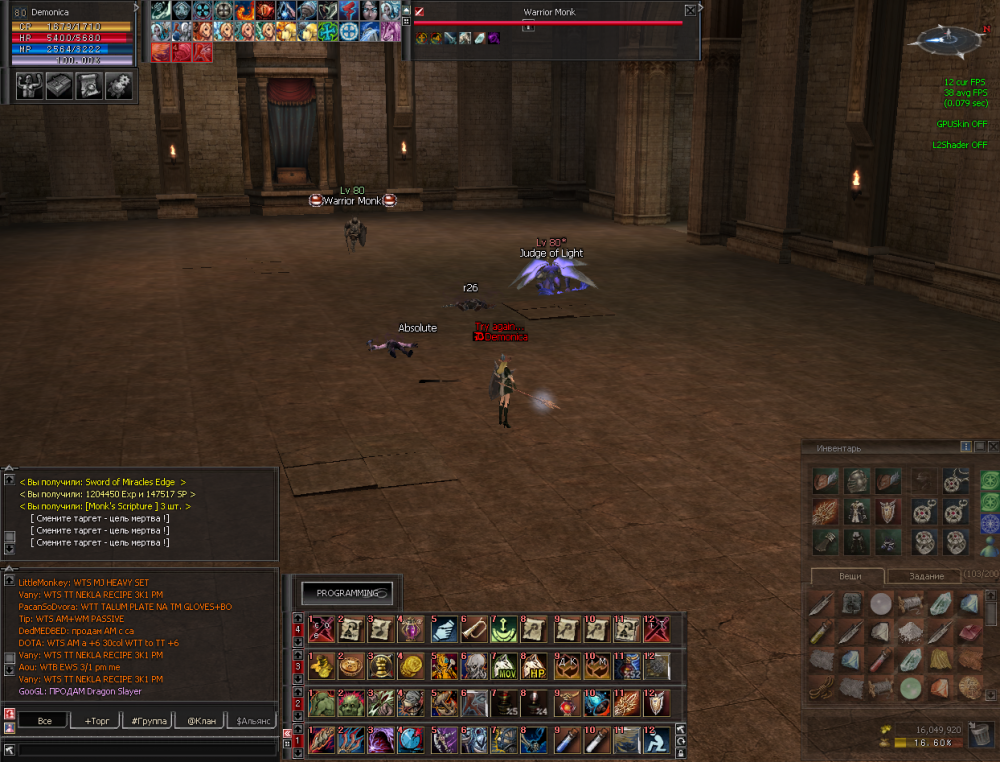Screen dimensions: 1000x762
Task: Activate the sitting figure action on hotbar 1
Action: [656, 740]
